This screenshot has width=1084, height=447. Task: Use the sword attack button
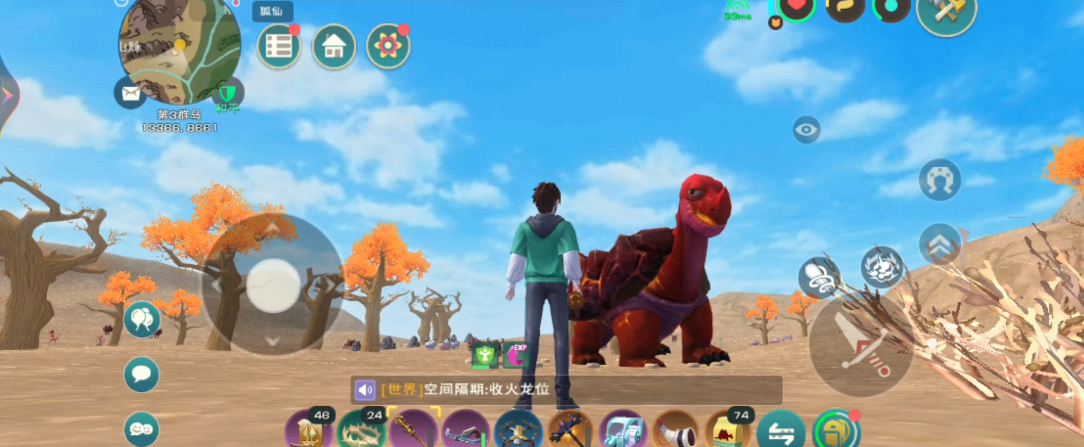pos(860,345)
